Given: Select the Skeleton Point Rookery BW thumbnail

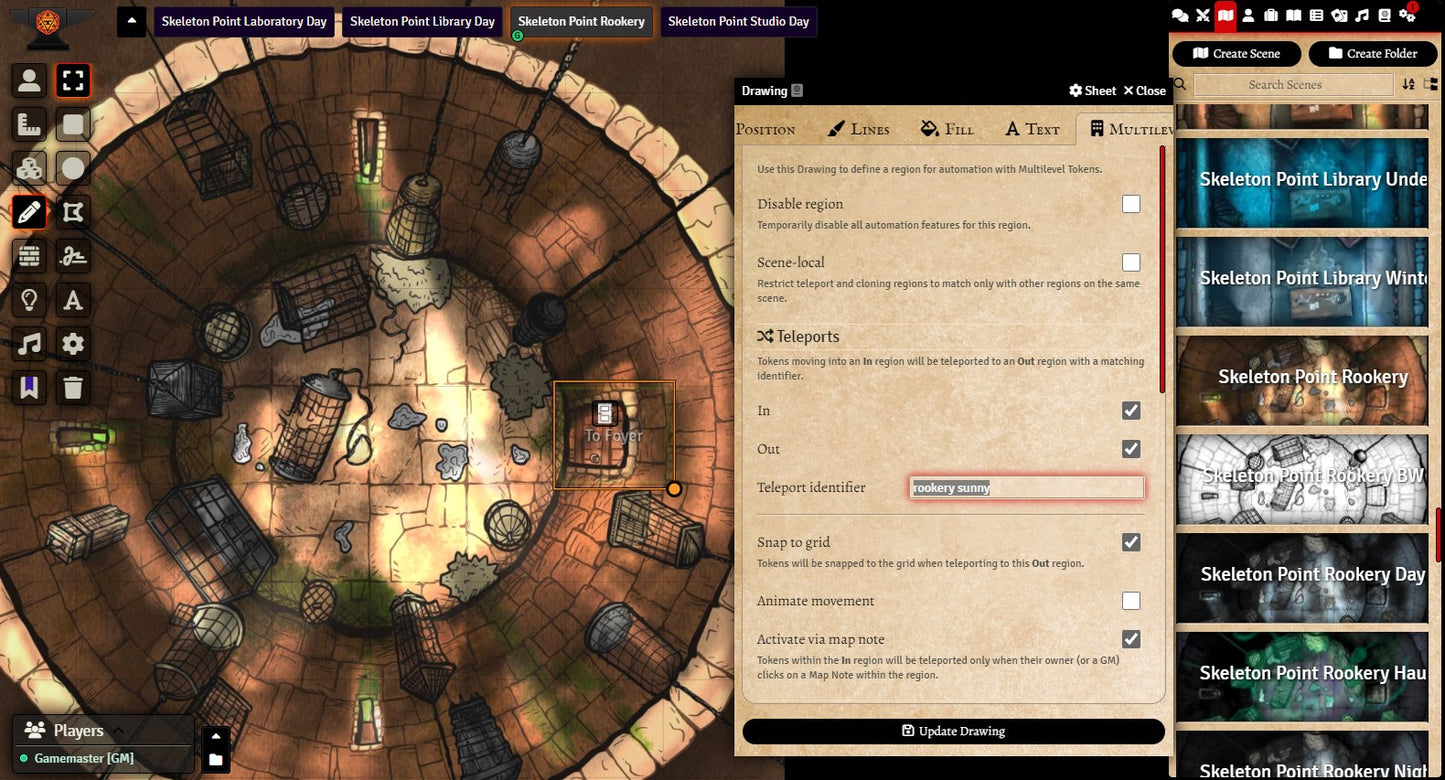Looking at the screenshot, I should (x=1302, y=478).
